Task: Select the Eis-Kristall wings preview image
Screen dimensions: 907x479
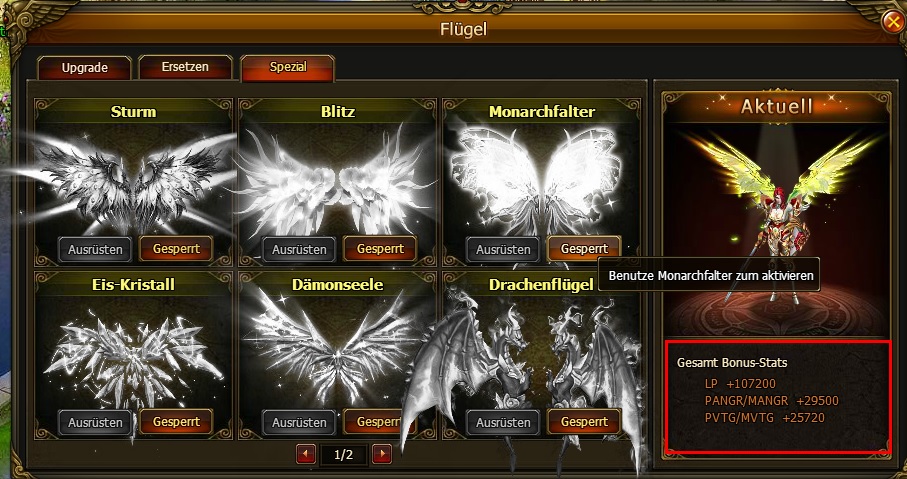Action: (135, 352)
